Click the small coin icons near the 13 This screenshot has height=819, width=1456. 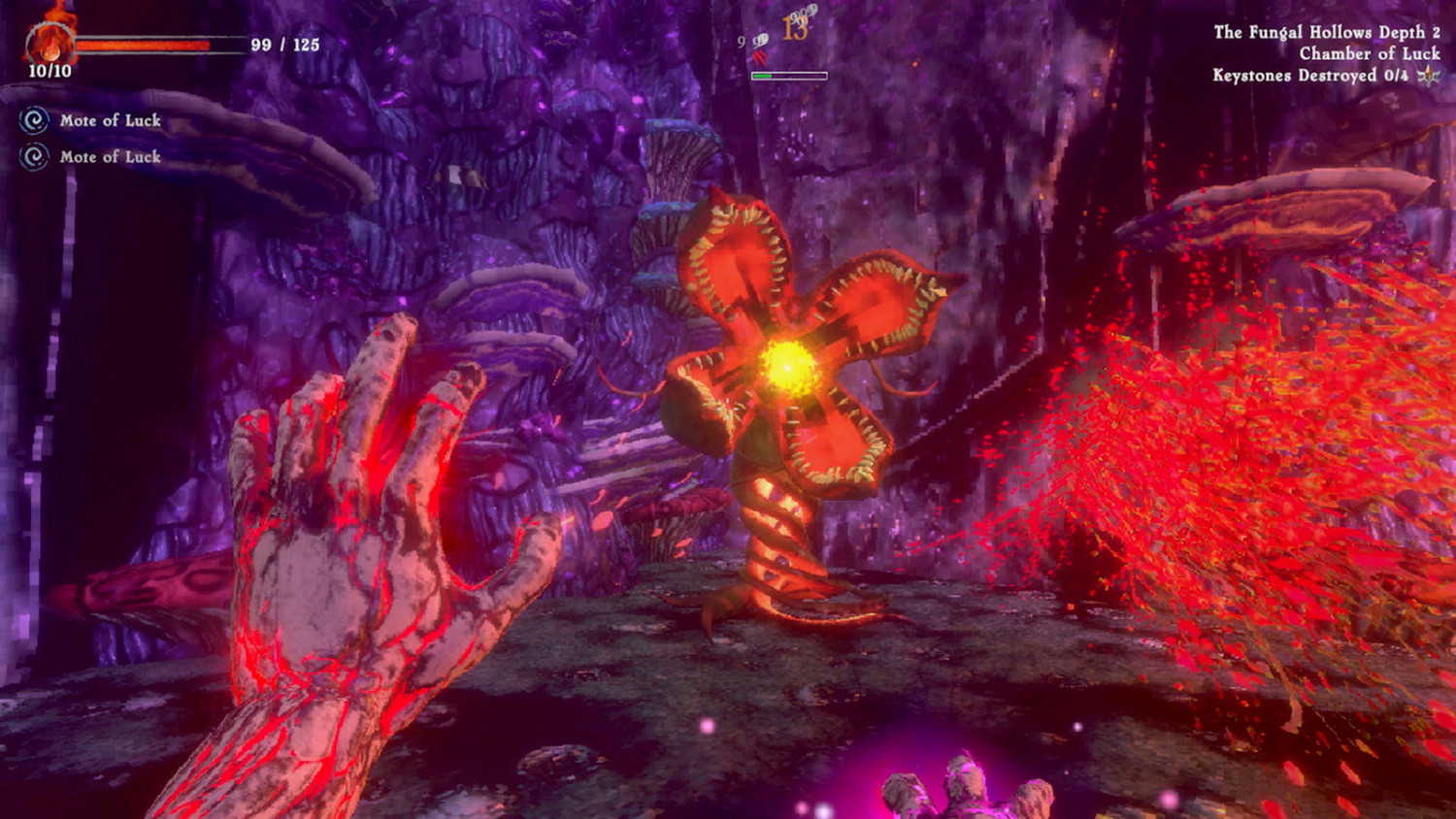pyautogui.click(x=804, y=14)
